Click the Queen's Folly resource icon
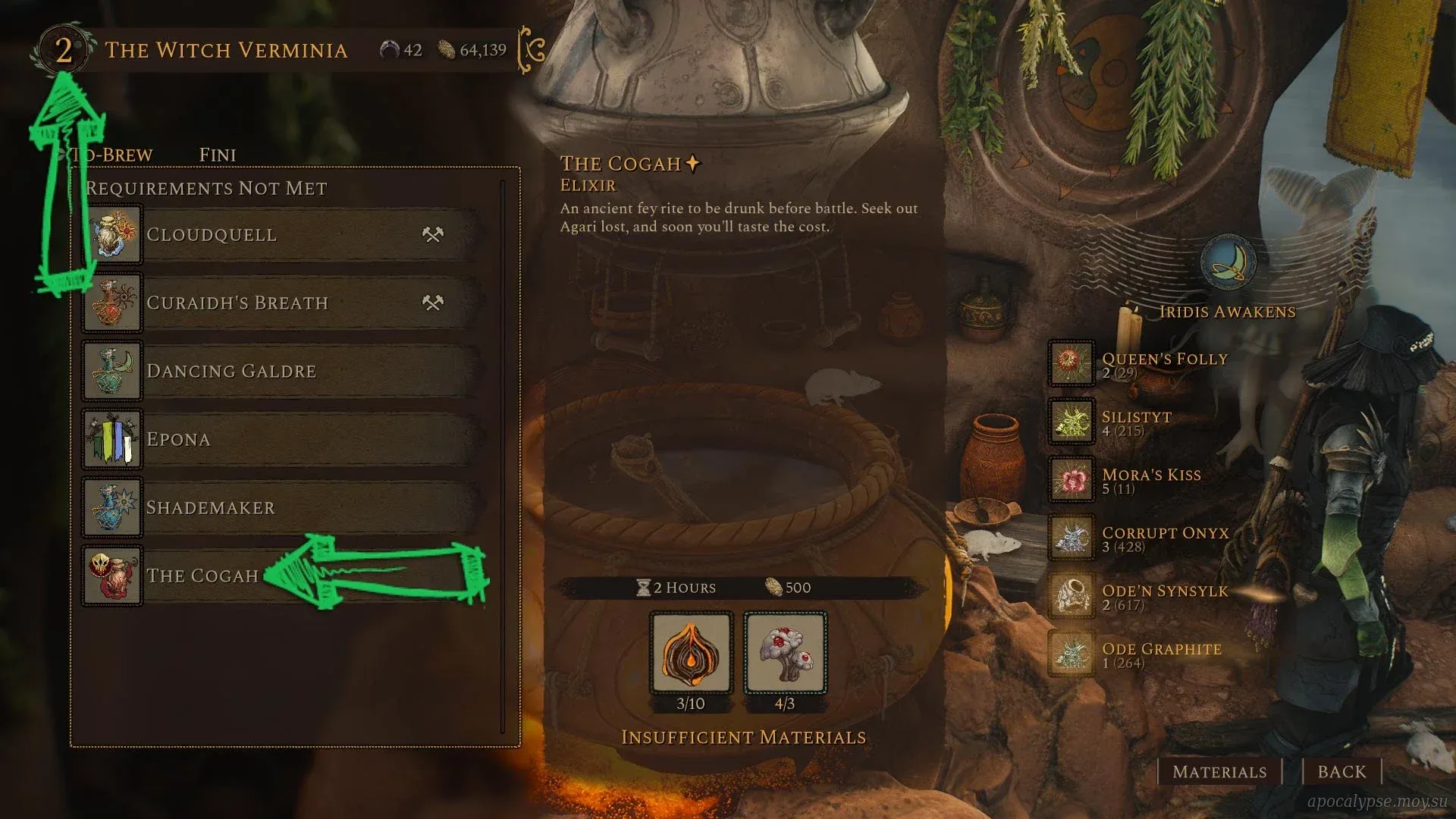 (x=1071, y=362)
